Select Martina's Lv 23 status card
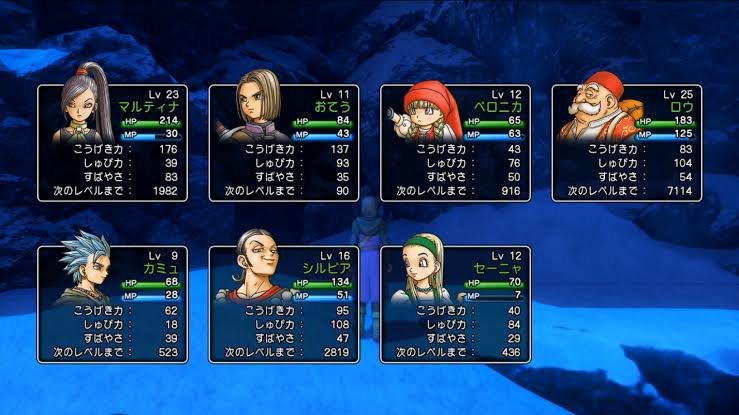Viewport: 739px width, 415px height. [112, 142]
